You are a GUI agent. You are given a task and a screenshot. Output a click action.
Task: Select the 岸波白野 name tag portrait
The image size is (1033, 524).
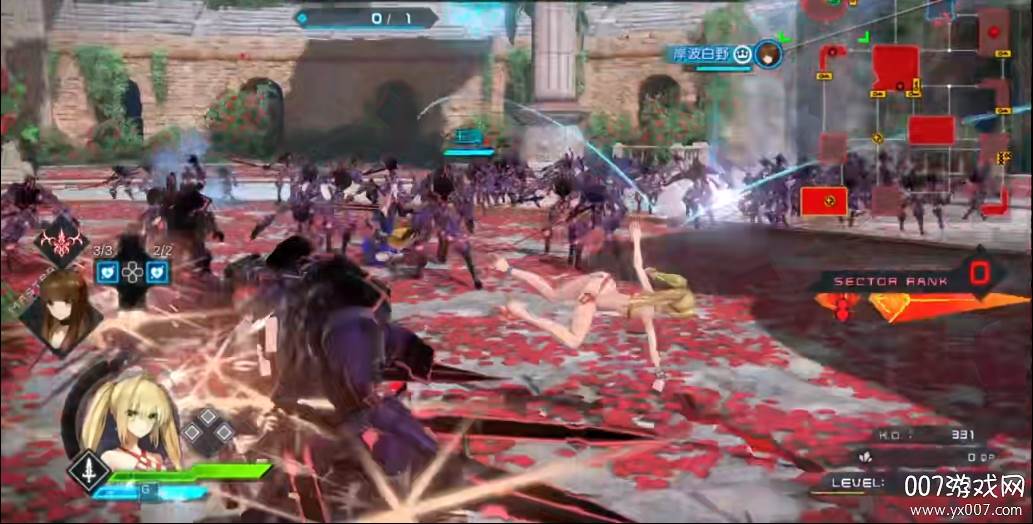tap(768, 53)
